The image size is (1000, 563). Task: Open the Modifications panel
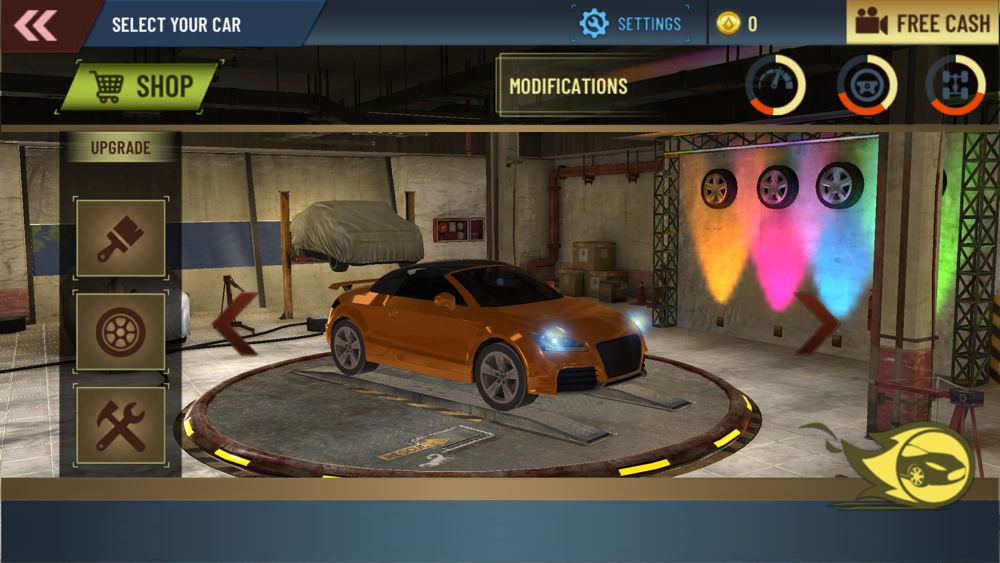(568, 87)
